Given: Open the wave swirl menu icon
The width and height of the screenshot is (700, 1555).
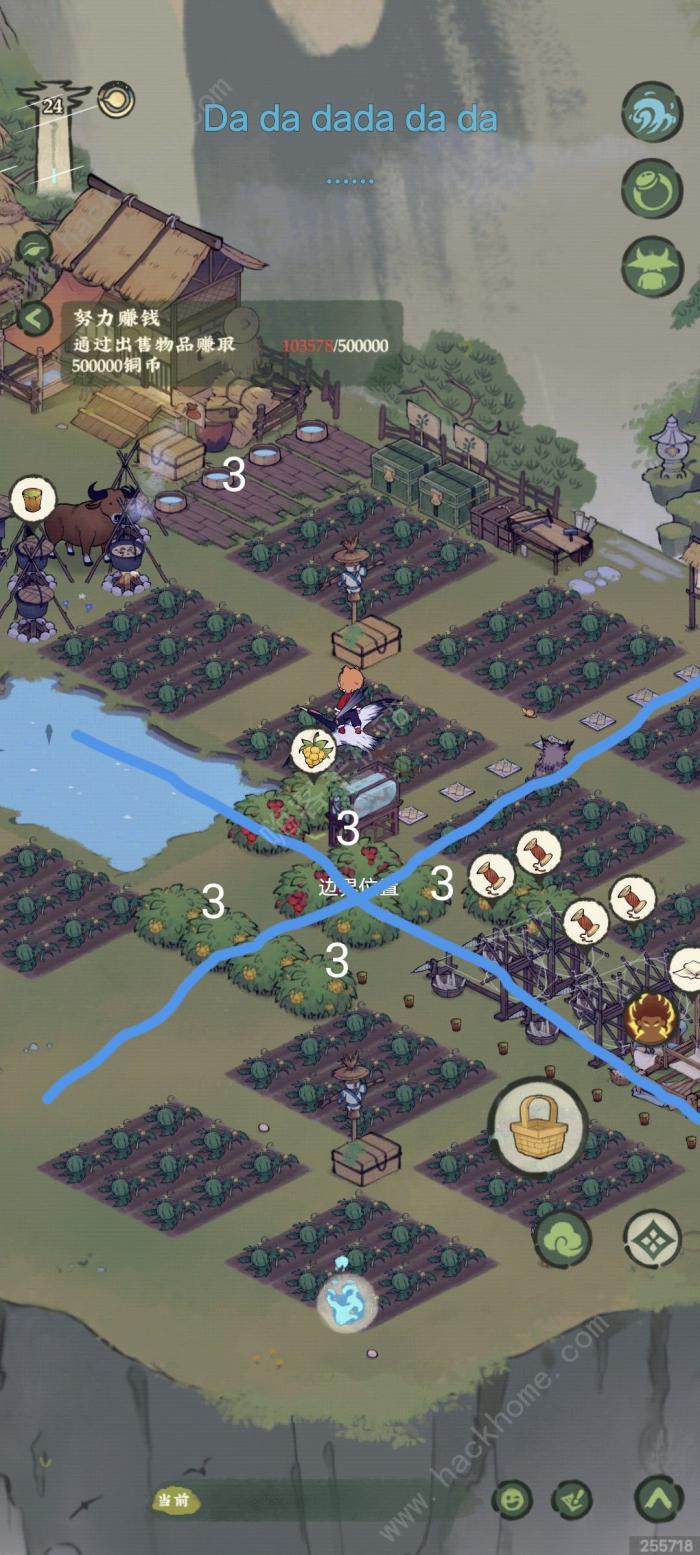Looking at the screenshot, I should (653, 112).
